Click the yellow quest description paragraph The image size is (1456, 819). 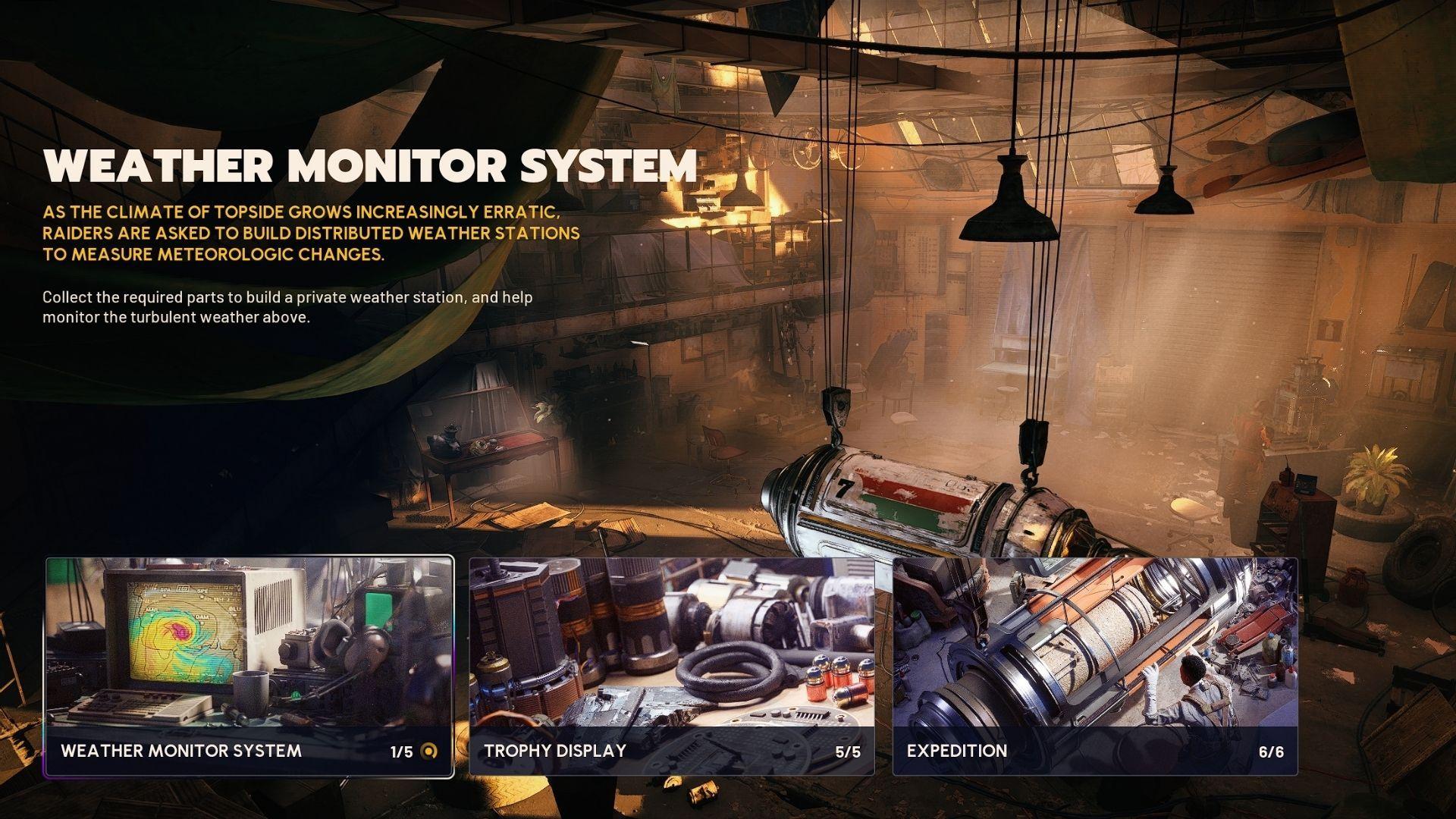pyautogui.click(x=311, y=234)
